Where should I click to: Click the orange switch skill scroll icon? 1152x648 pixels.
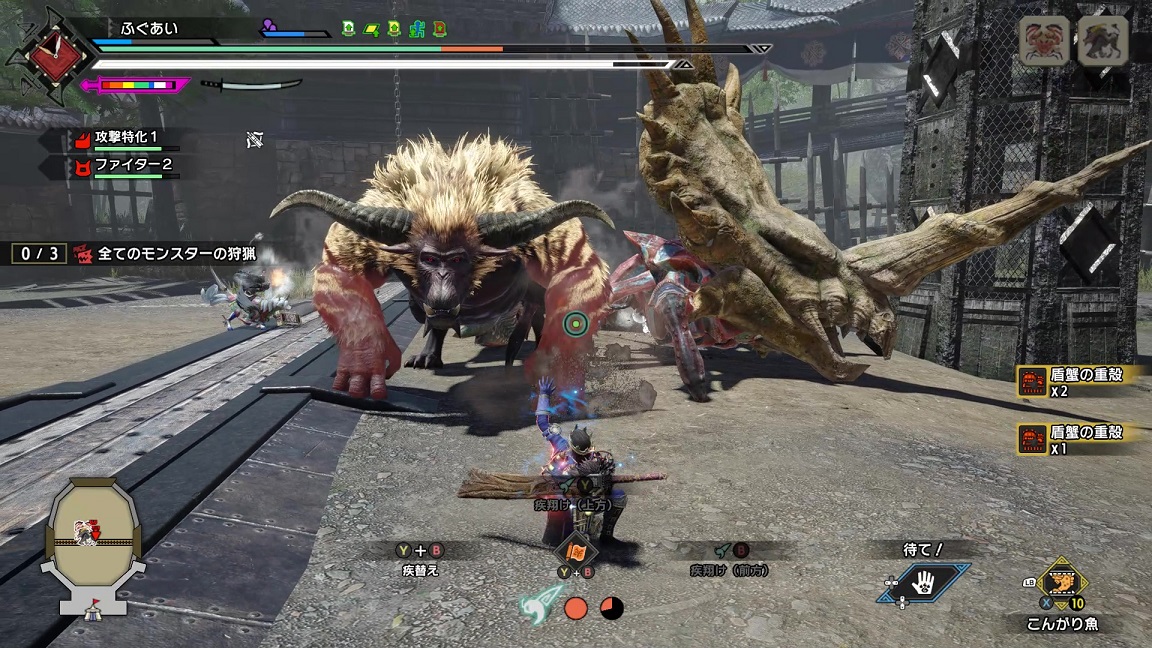click(576, 550)
